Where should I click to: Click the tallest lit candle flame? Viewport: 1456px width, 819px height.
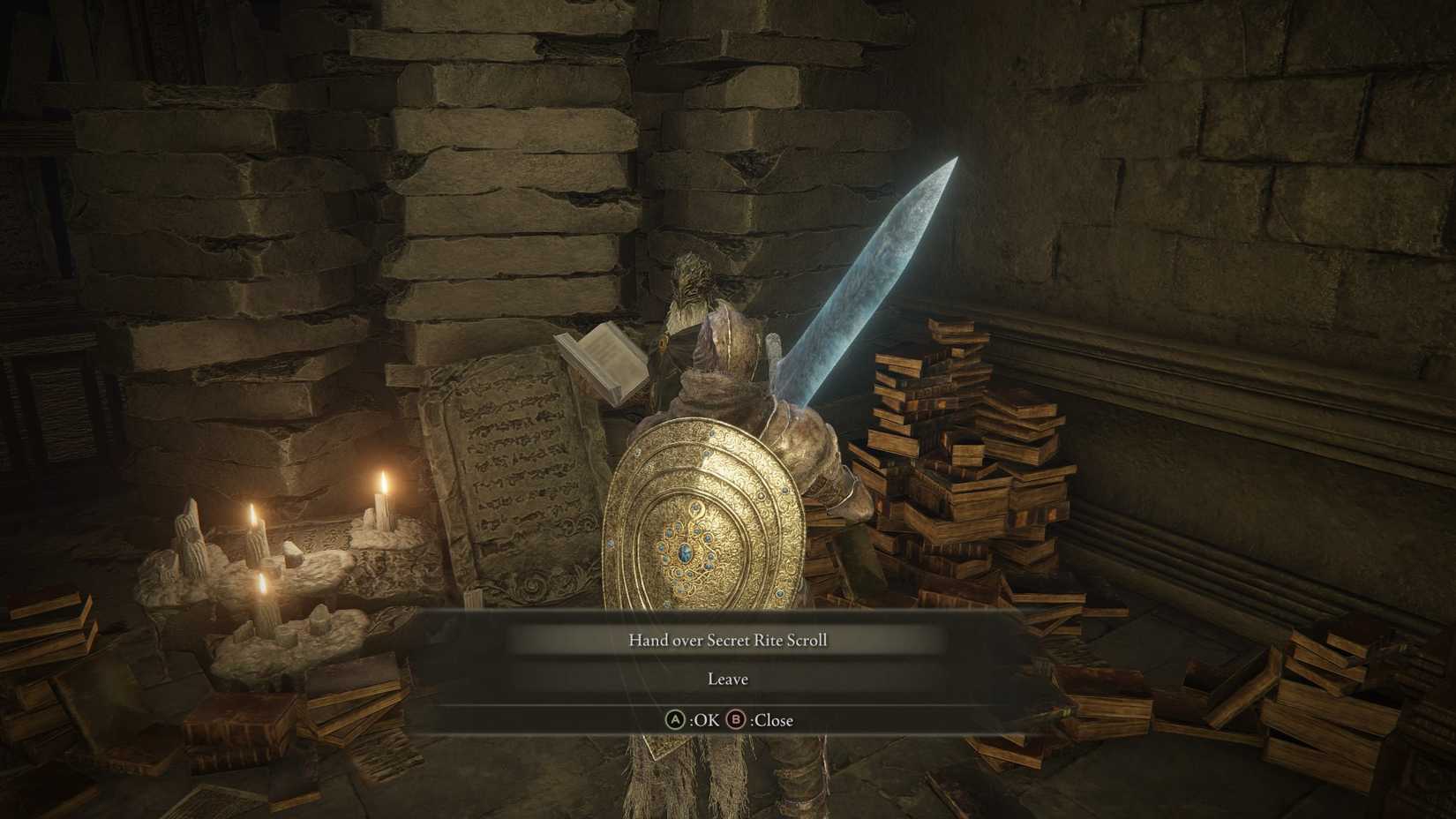[386, 481]
